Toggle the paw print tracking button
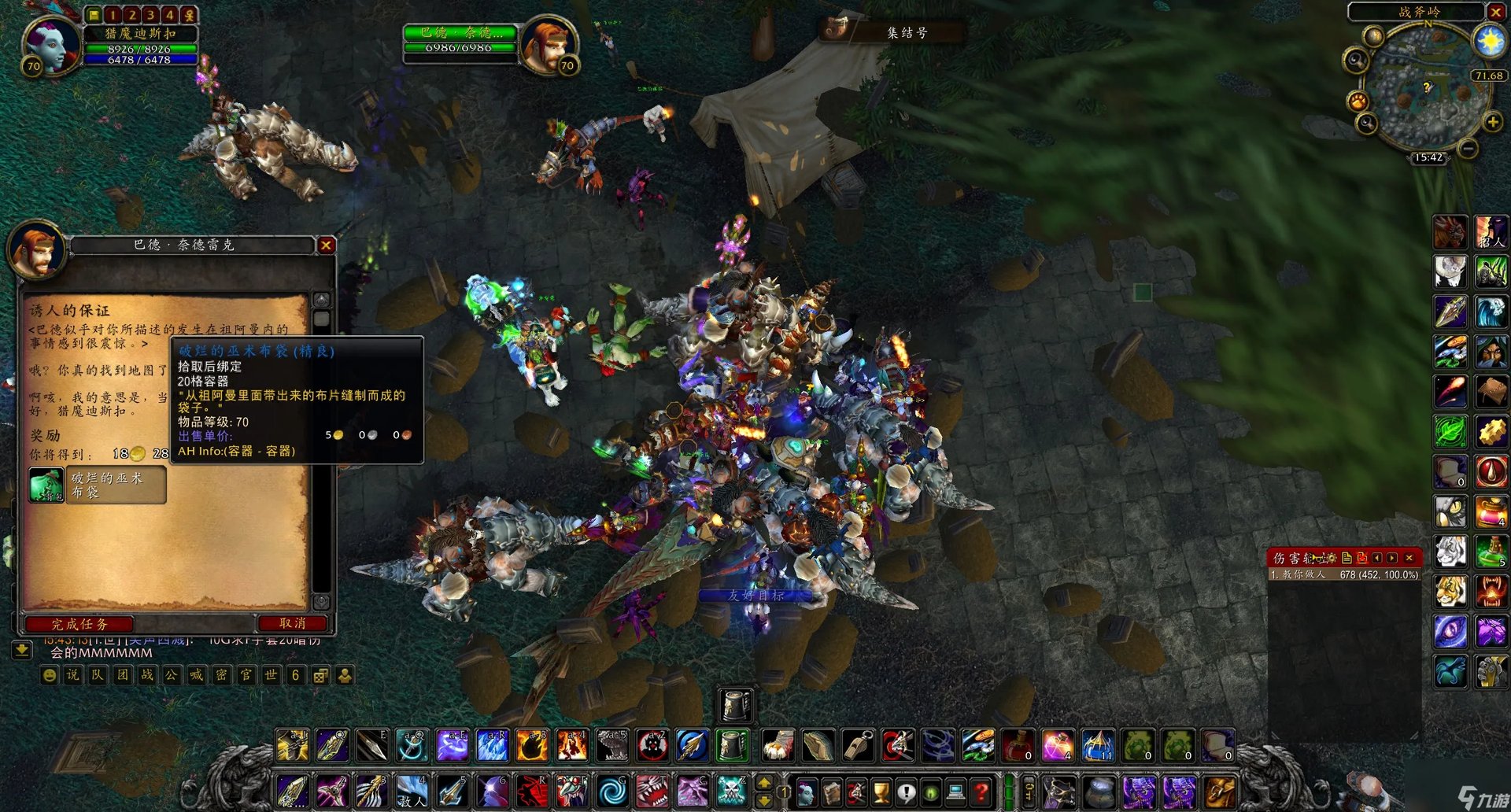This screenshot has width=1511, height=812. click(1358, 101)
